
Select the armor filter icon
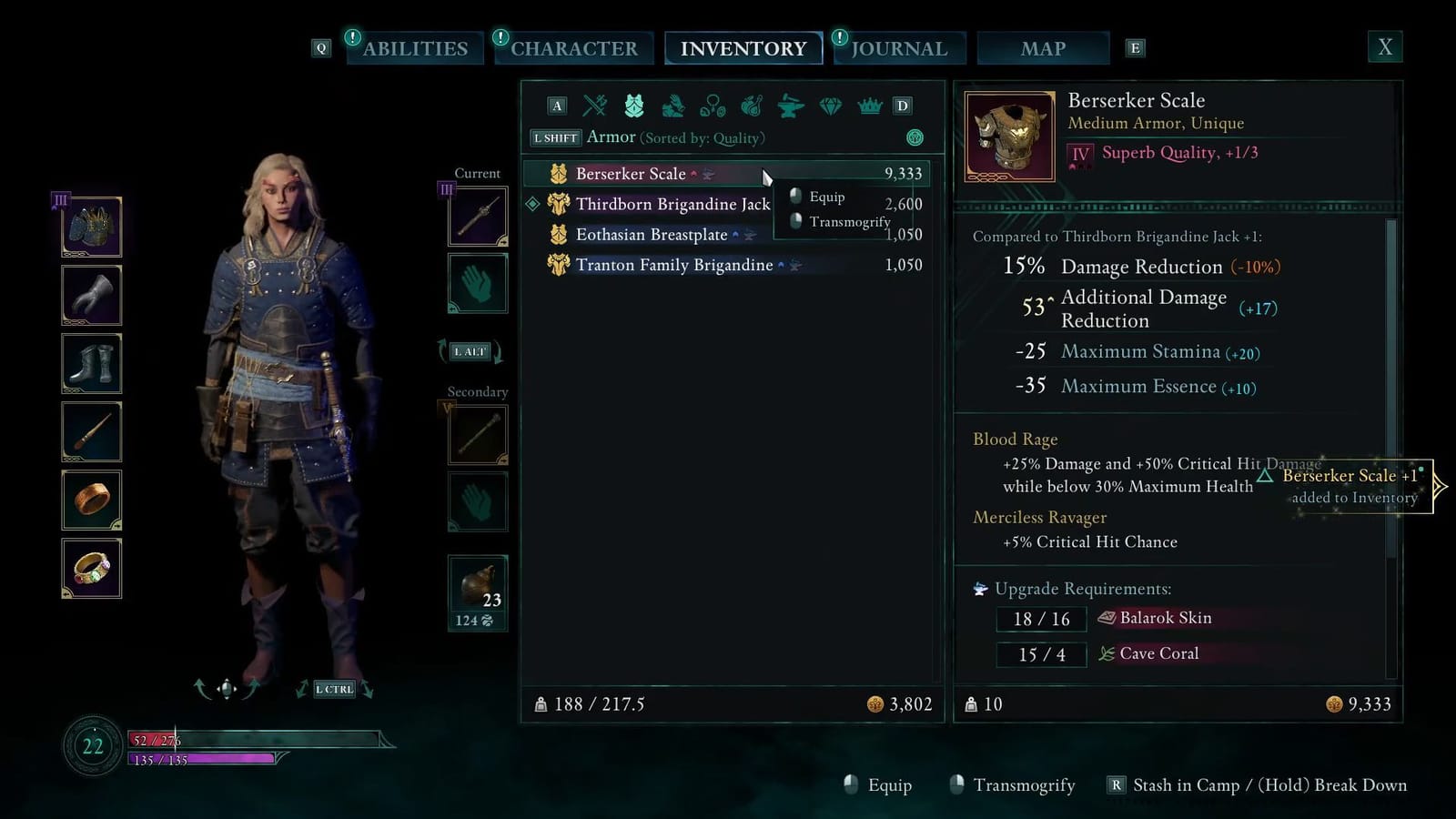tap(635, 106)
